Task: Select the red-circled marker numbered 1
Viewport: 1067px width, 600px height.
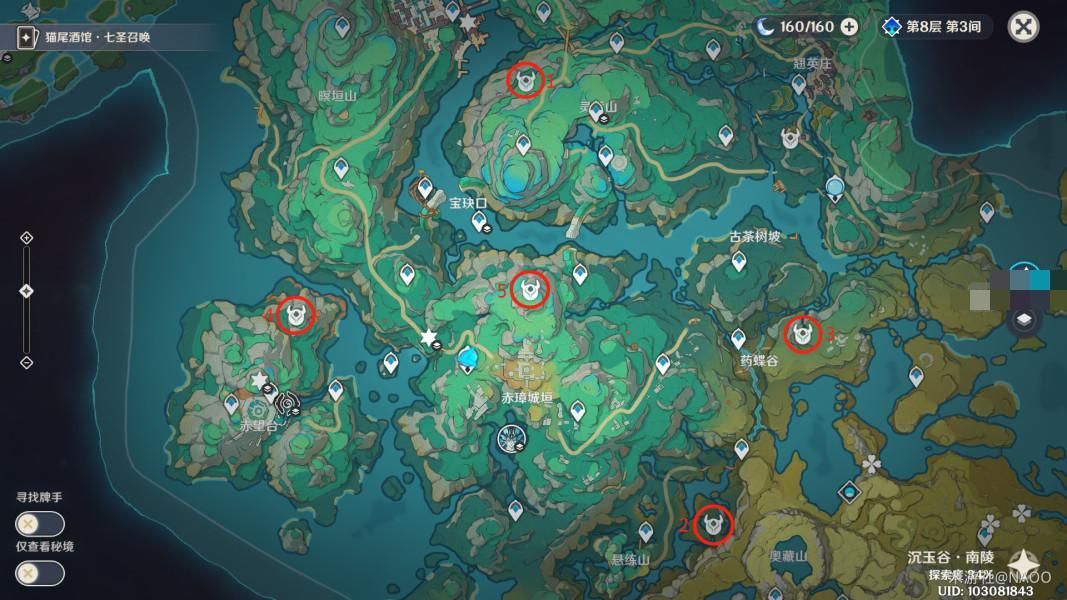Action: point(525,80)
